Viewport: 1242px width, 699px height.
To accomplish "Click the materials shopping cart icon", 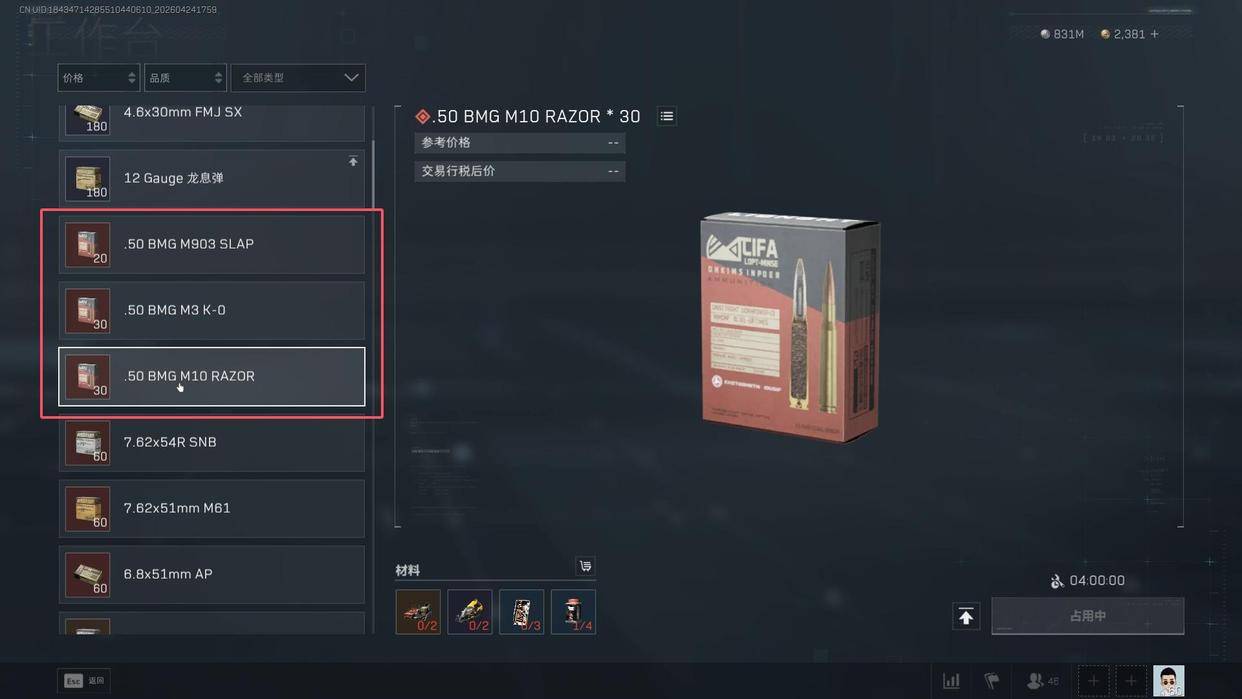I will 585,567.
